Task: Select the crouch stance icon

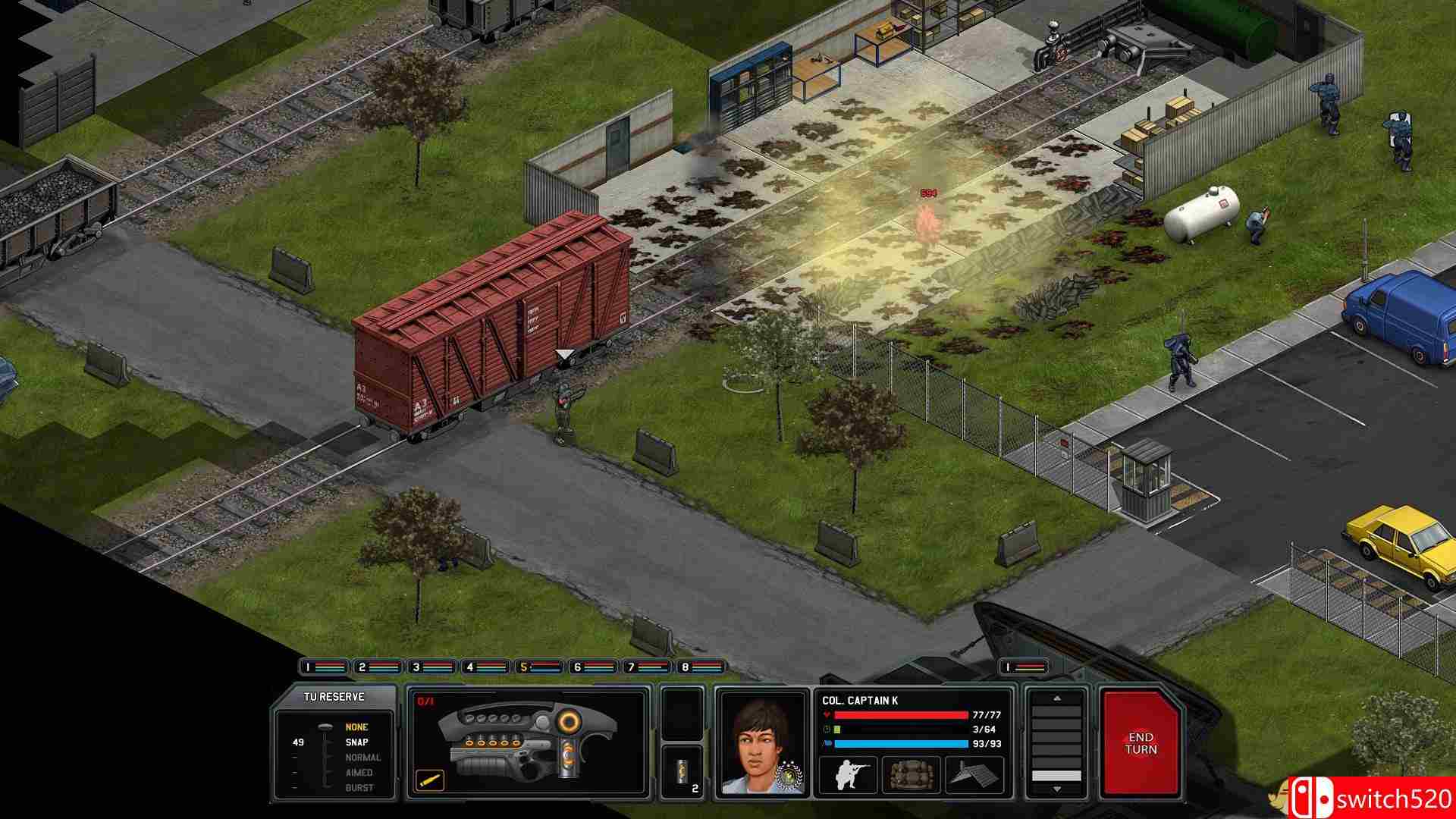Action: click(849, 774)
